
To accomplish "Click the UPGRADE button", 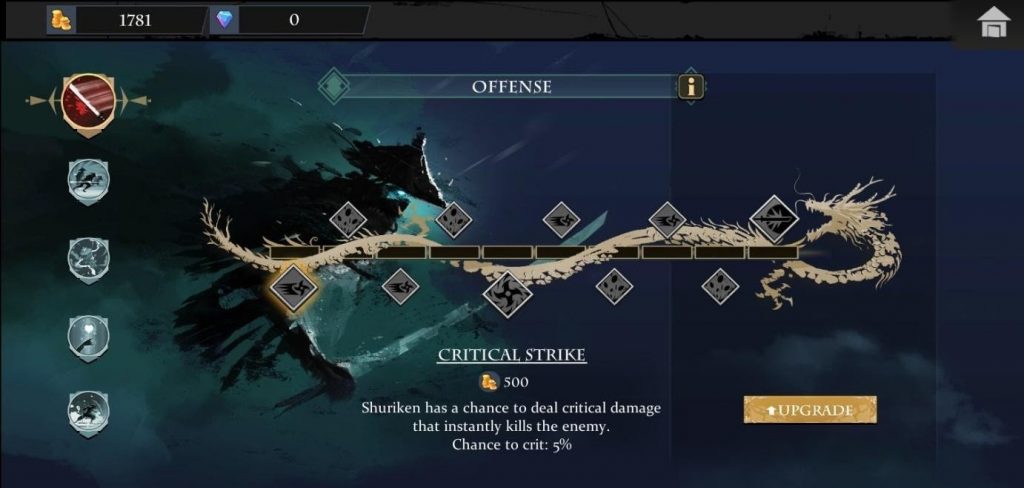I will tap(810, 410).
